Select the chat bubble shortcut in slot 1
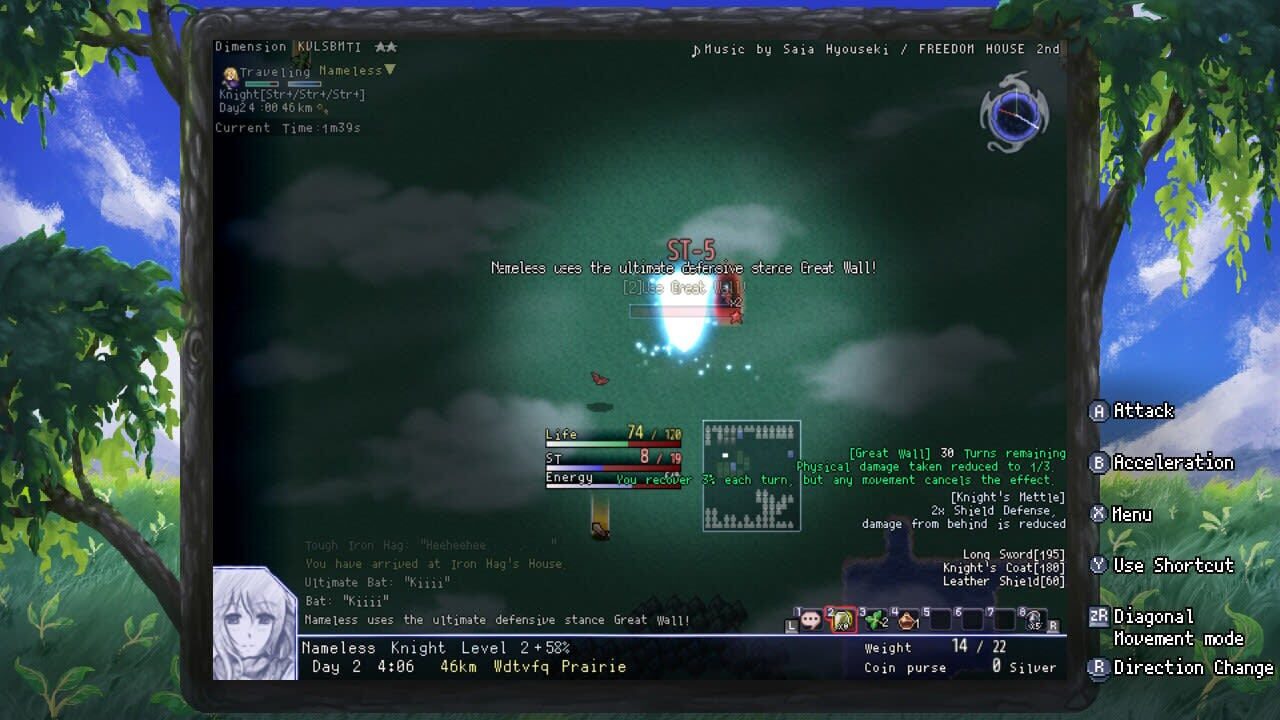This screenshot has width=1280, height=720. coord(808,620)
